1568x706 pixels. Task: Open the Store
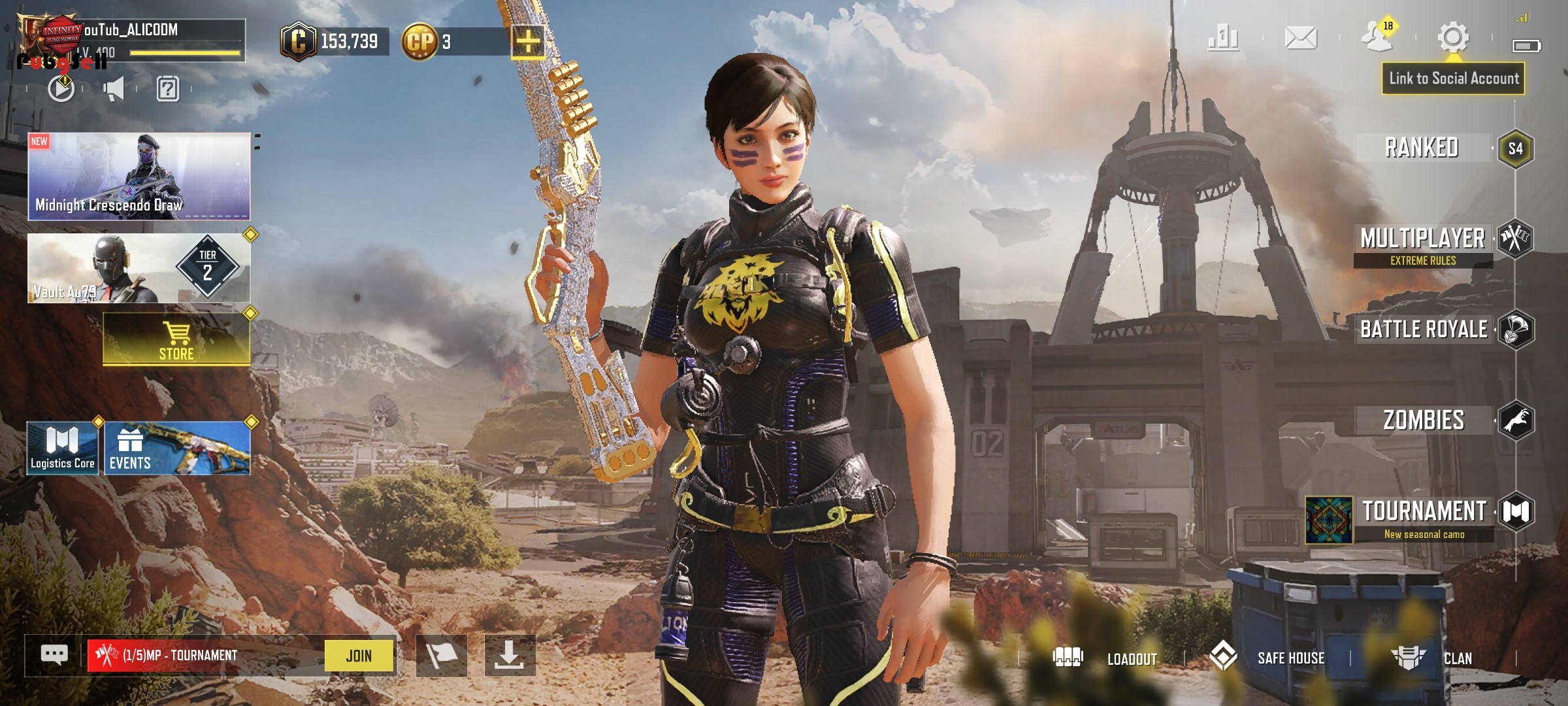point(176,340)
